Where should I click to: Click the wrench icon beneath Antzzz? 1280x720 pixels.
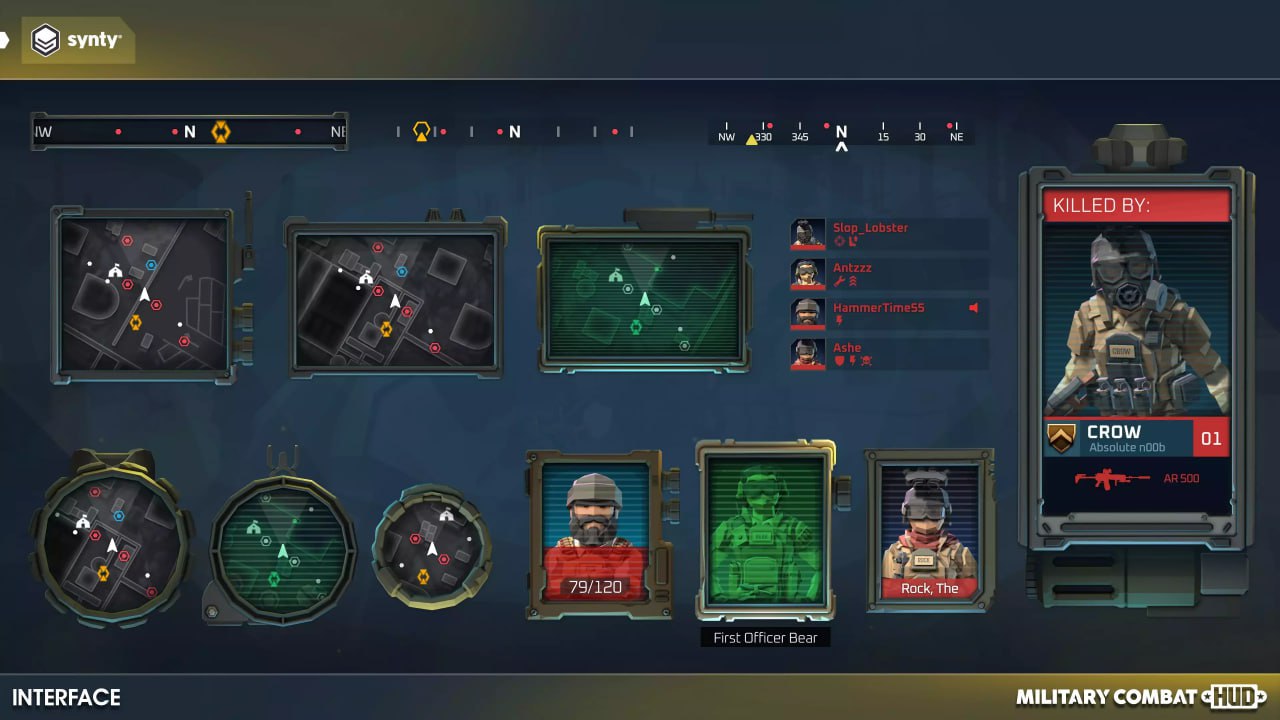837,280
